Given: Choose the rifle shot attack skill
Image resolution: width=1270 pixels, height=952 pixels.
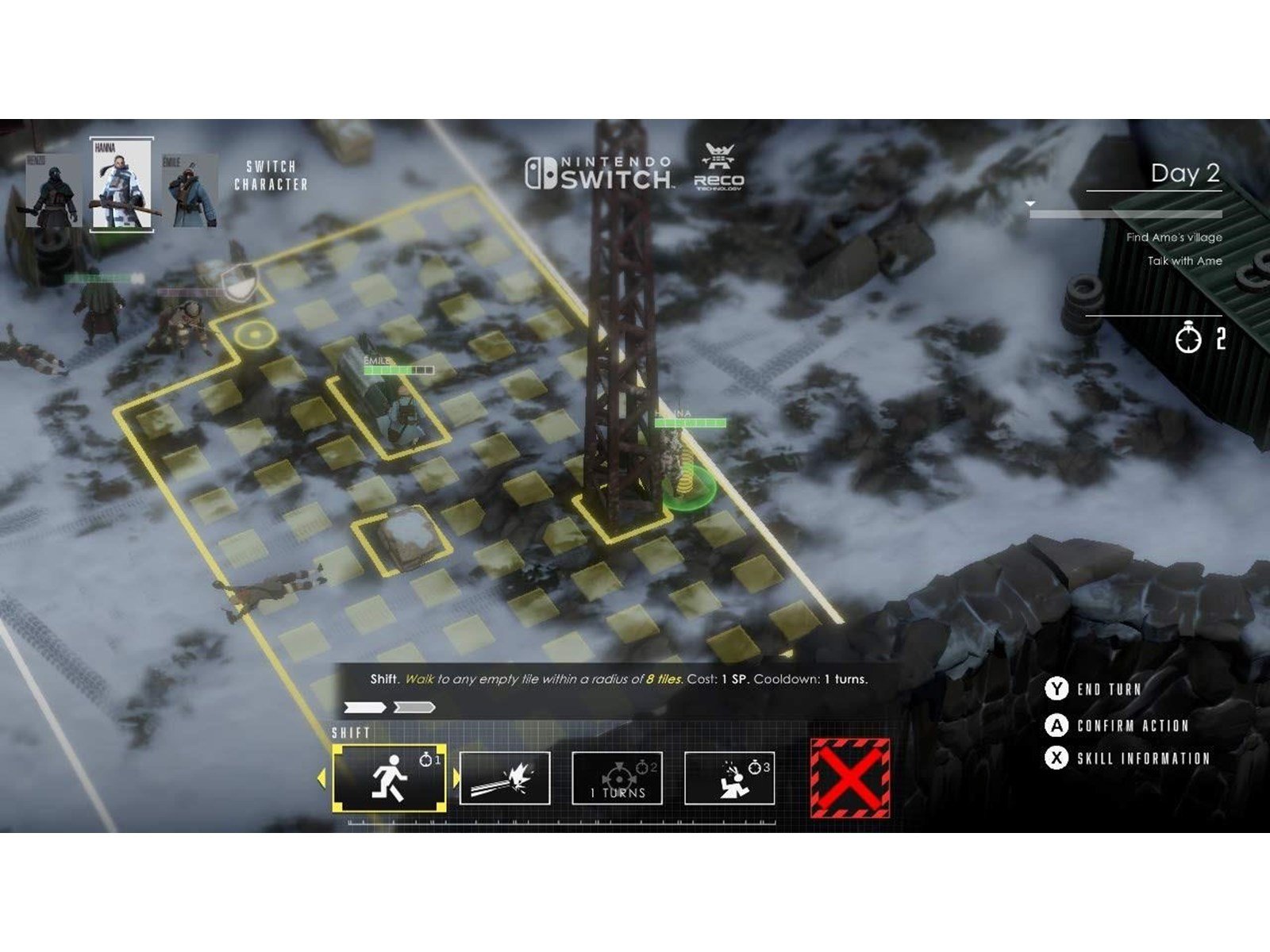Looking at the screenshot, I should pos(505,778).
